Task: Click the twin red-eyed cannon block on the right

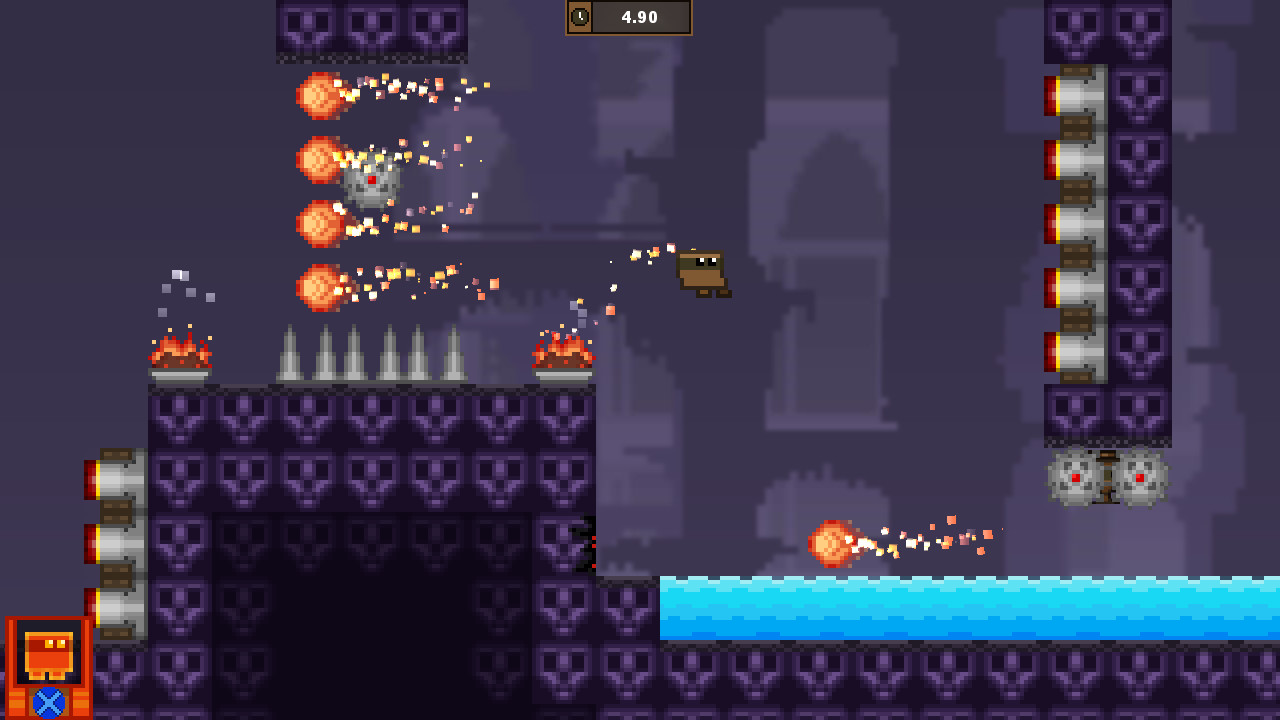Action: coord(1108,478)
